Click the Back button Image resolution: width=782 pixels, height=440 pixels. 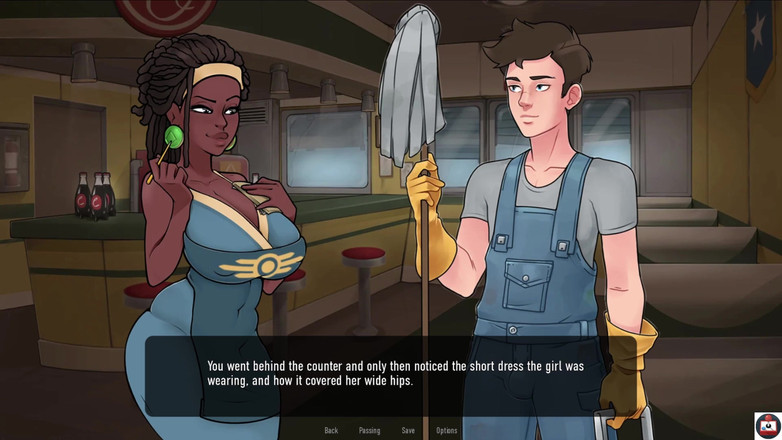(x=331, y=430)
